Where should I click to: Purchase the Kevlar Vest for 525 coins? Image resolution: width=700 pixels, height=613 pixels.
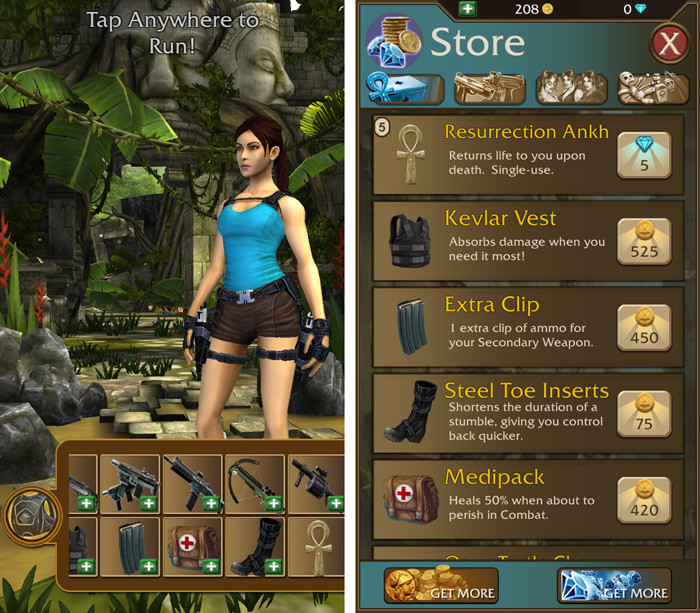643,241
